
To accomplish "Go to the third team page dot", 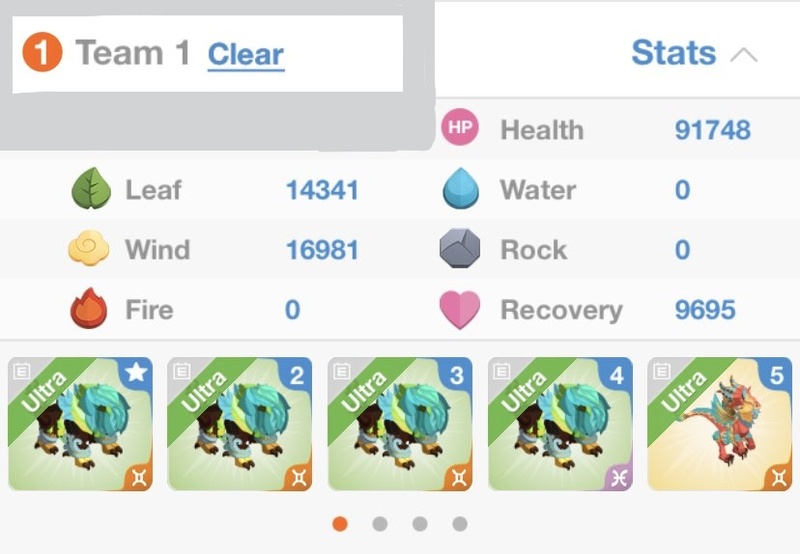I will point(420,523).
